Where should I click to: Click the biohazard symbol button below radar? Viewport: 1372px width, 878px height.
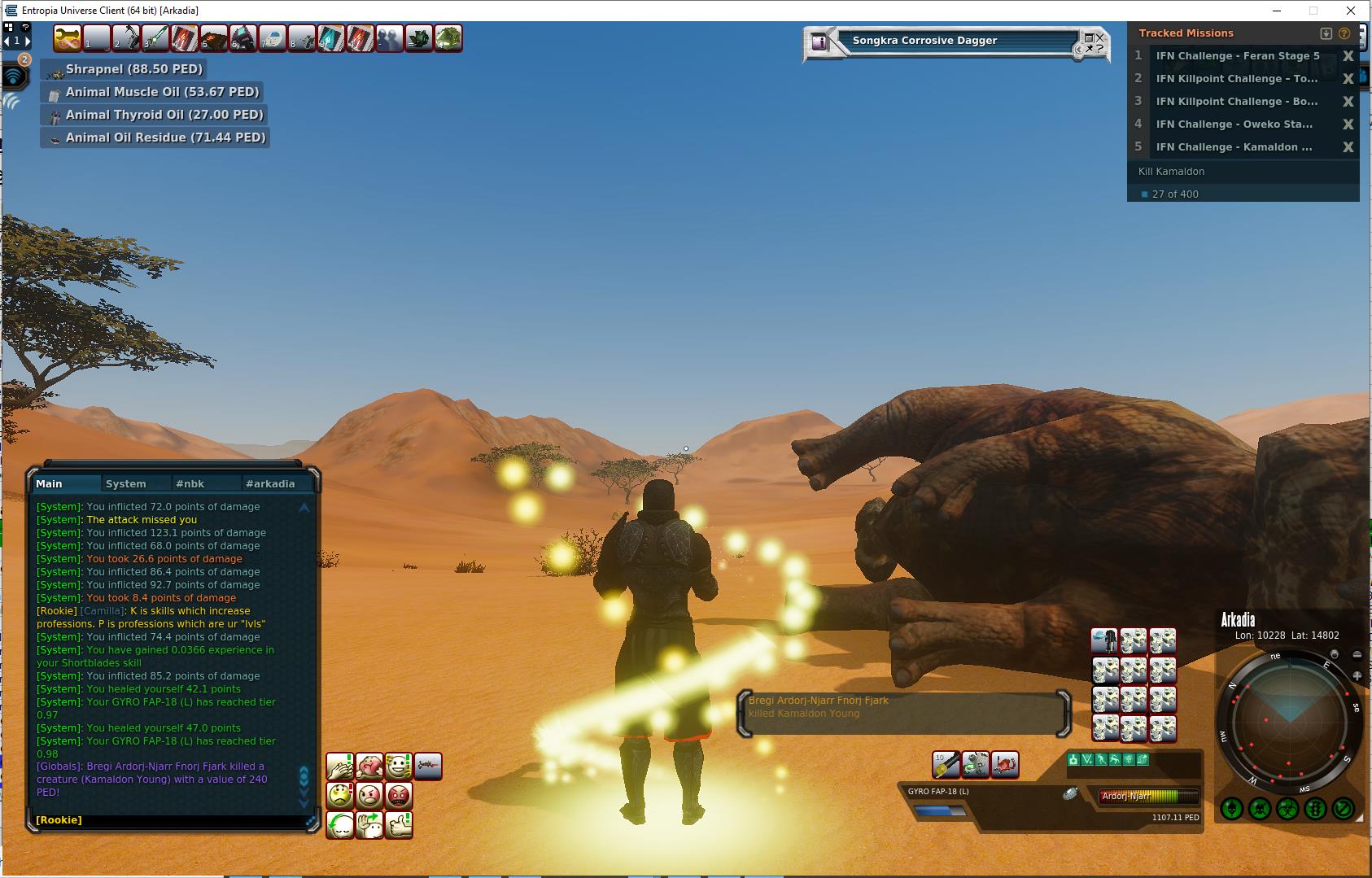[x=1287, y=809]
